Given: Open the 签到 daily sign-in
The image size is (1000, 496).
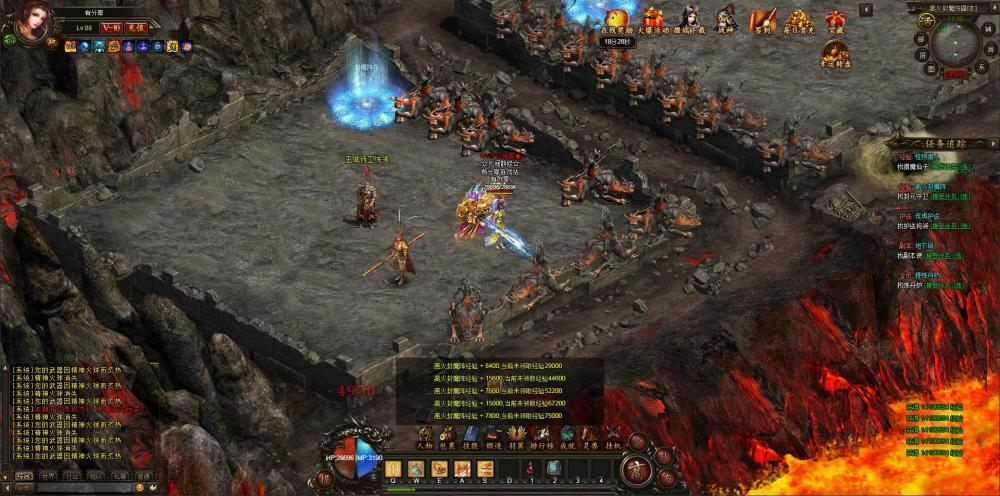Looking at the screenshot, I should pos(763,21).
